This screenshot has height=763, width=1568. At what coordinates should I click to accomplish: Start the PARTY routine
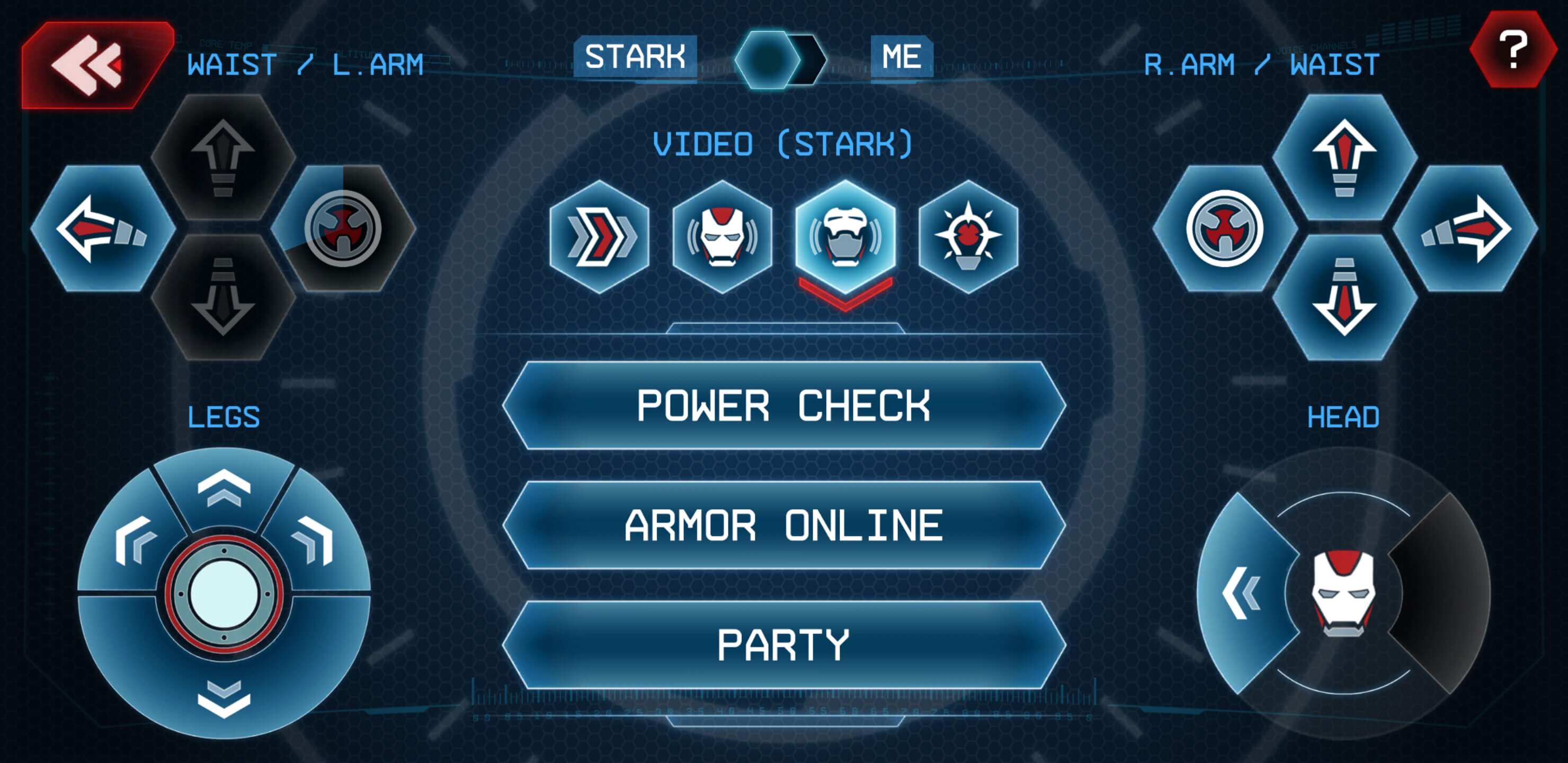coord(783,645)
